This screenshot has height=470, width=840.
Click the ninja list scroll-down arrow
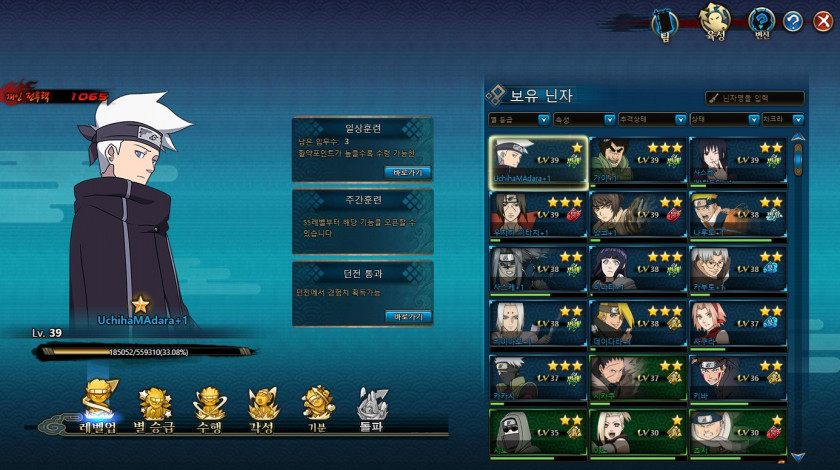pos(797,456)
